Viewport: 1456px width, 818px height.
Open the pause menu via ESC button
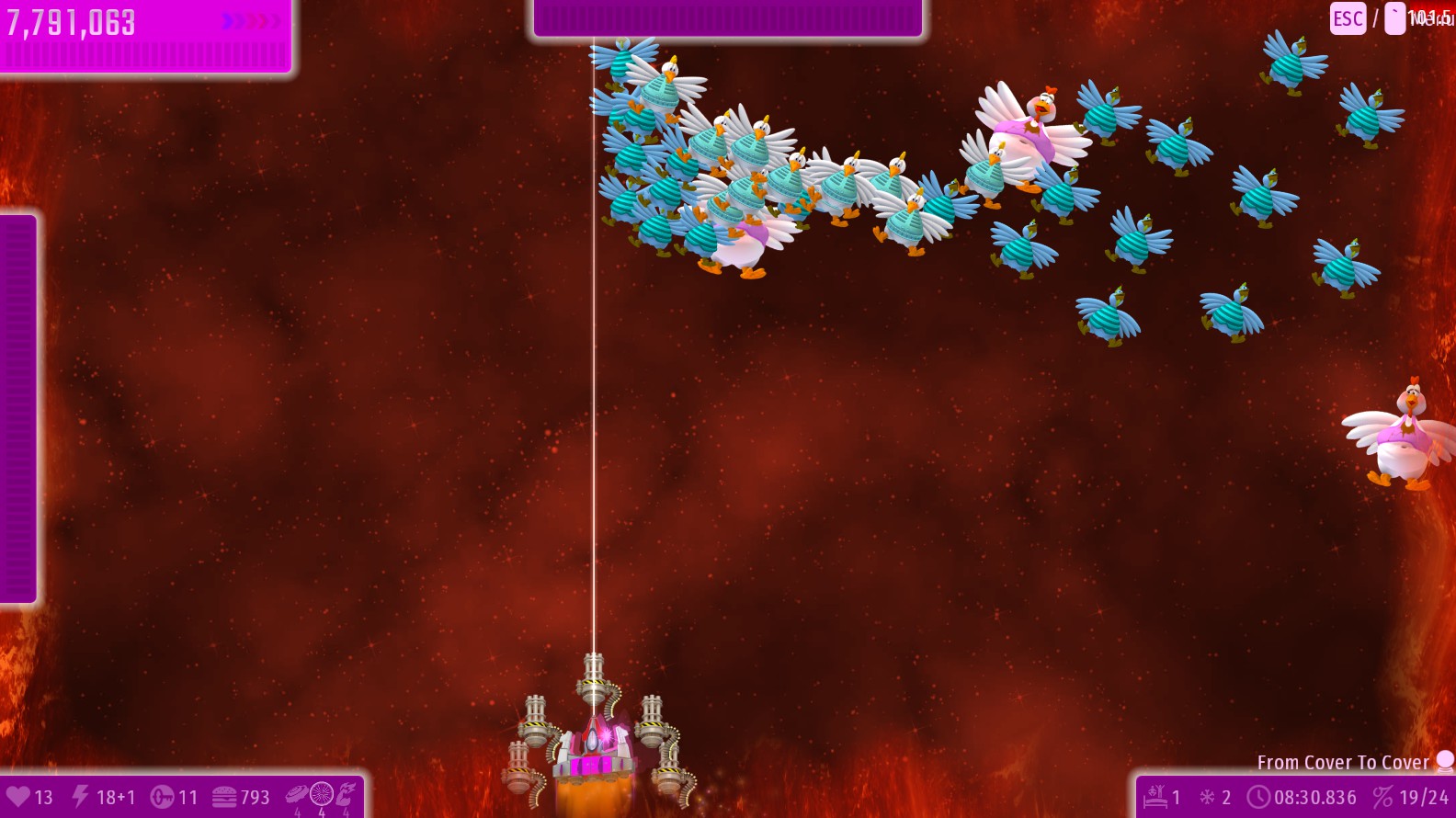point(1348,18)
